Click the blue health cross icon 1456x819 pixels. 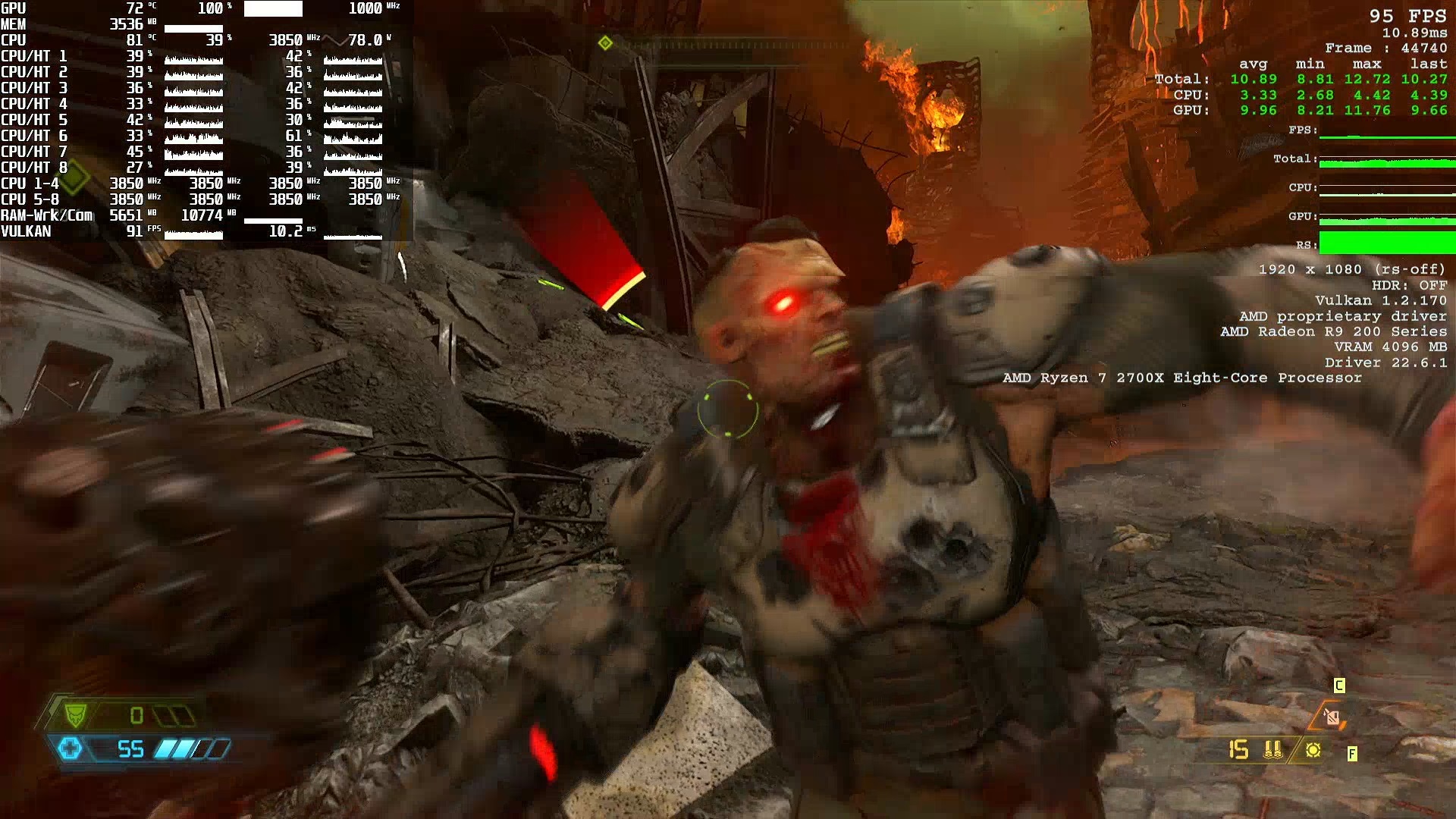tap(71, 749)
